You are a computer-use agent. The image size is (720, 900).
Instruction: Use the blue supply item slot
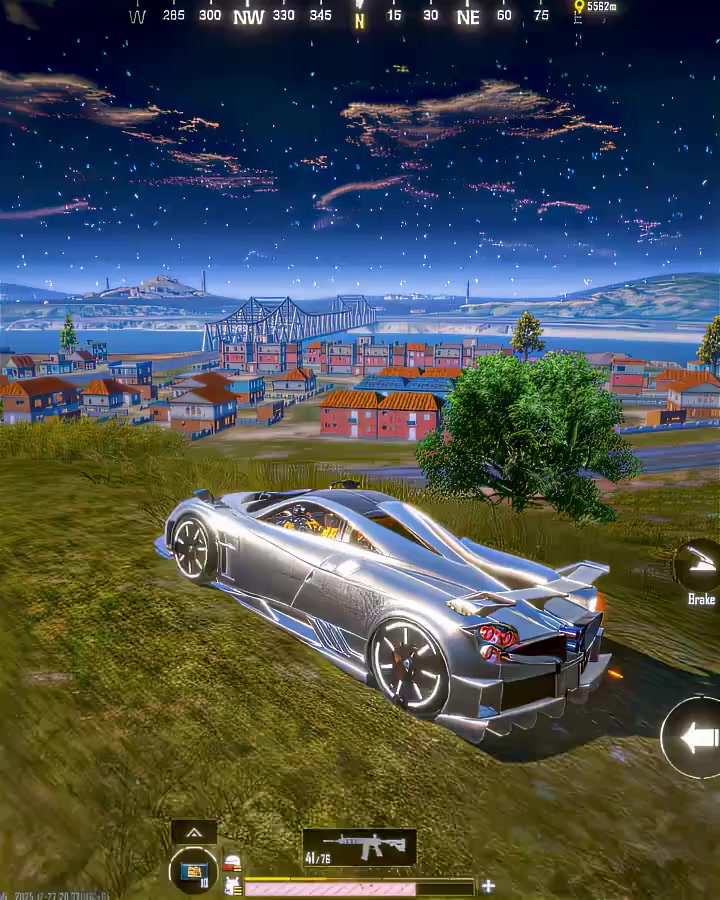[194, 870]
